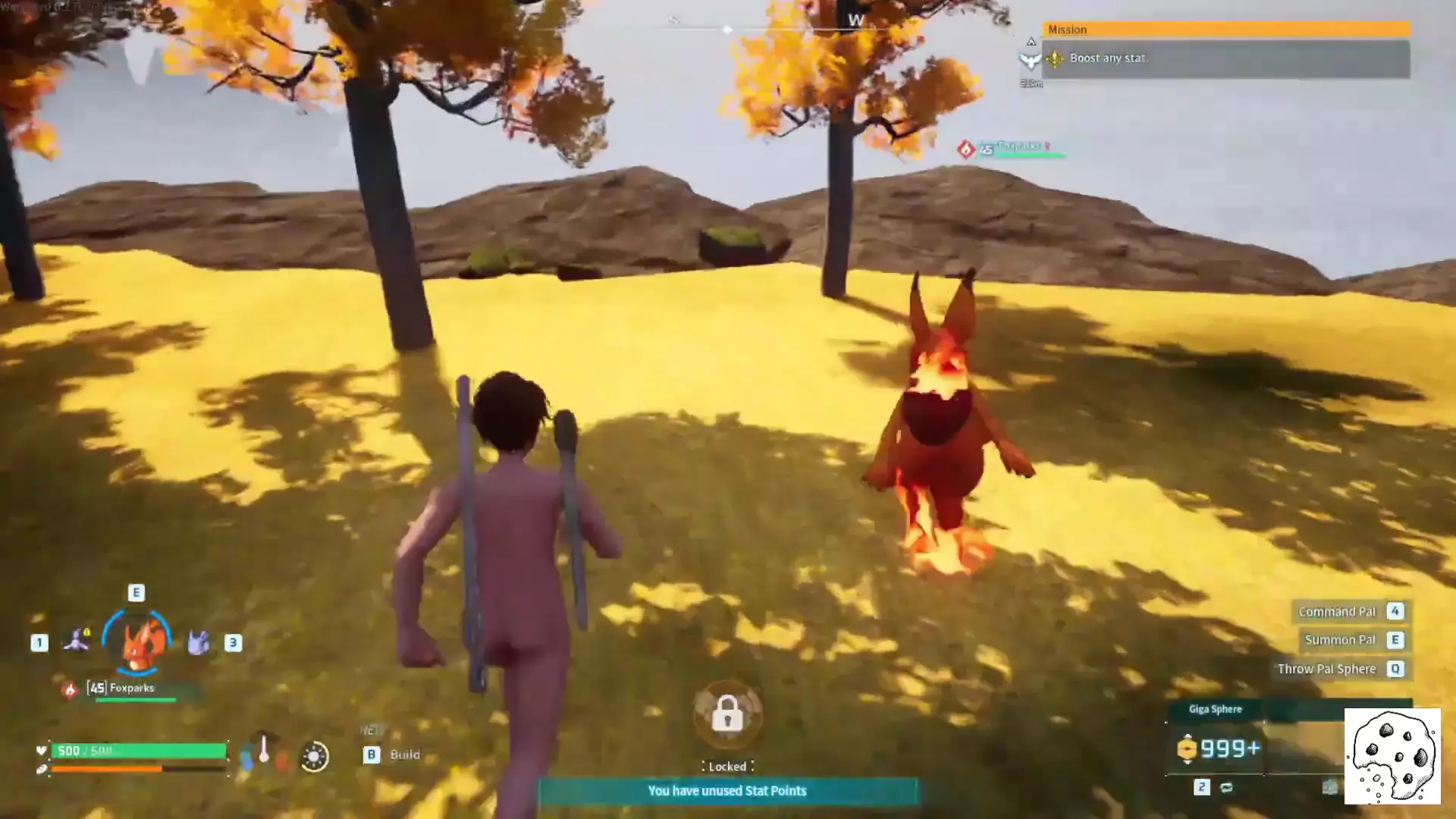Choose the purple pal on the party's left
The height and width of the screenshot is (819, 1456).
pyautogui.click(x=77, y=641)
